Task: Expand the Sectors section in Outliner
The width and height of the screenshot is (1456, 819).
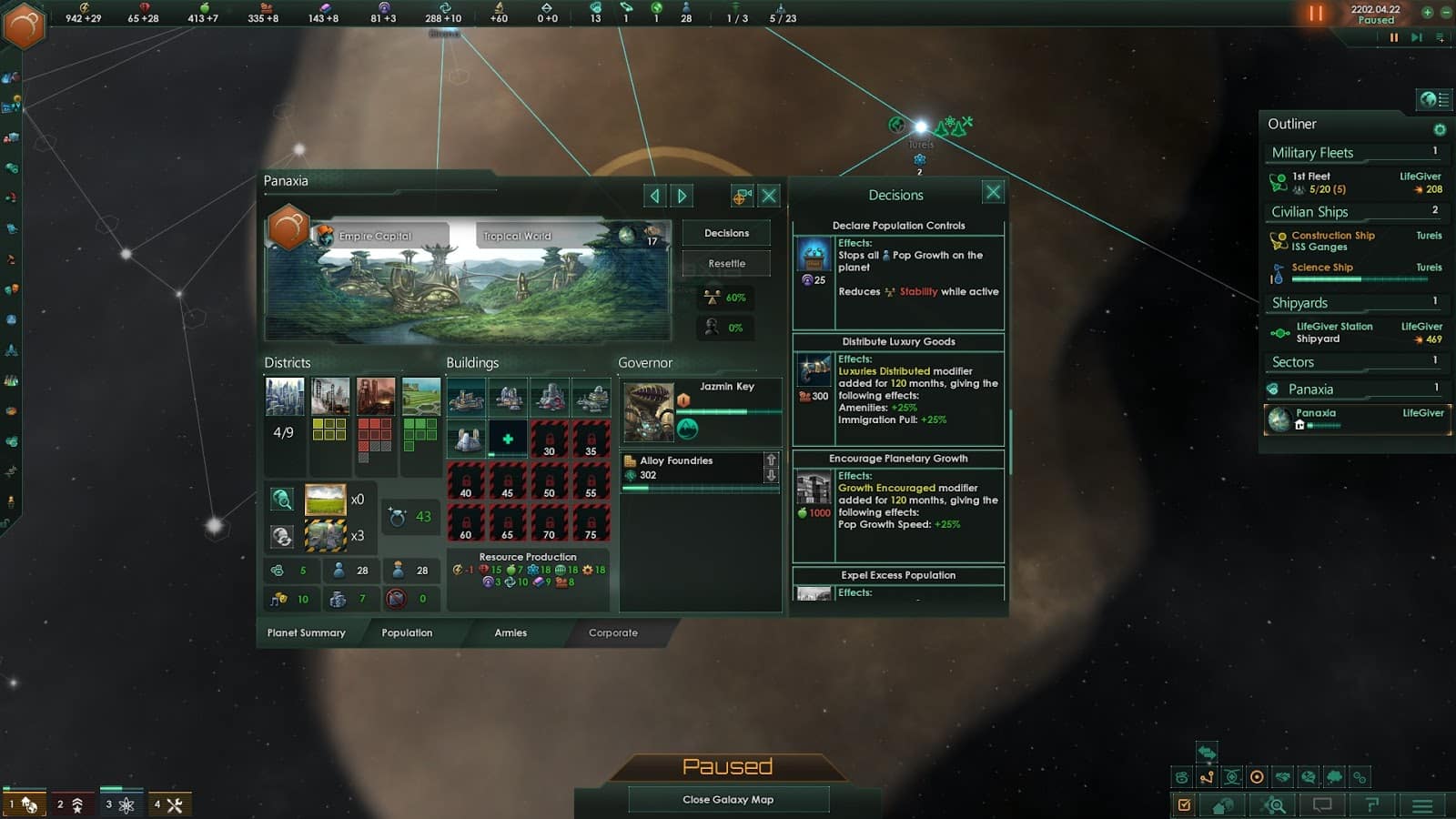Action: (x=1291, y=361)
